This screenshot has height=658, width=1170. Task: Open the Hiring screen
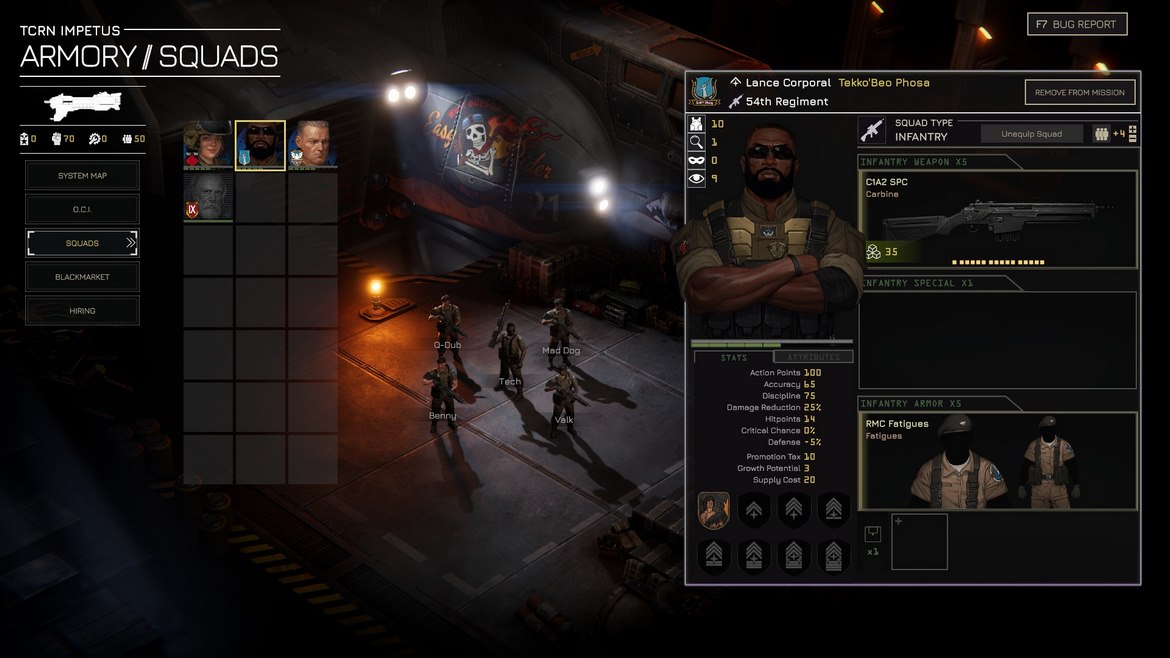(x=82, y=311)
